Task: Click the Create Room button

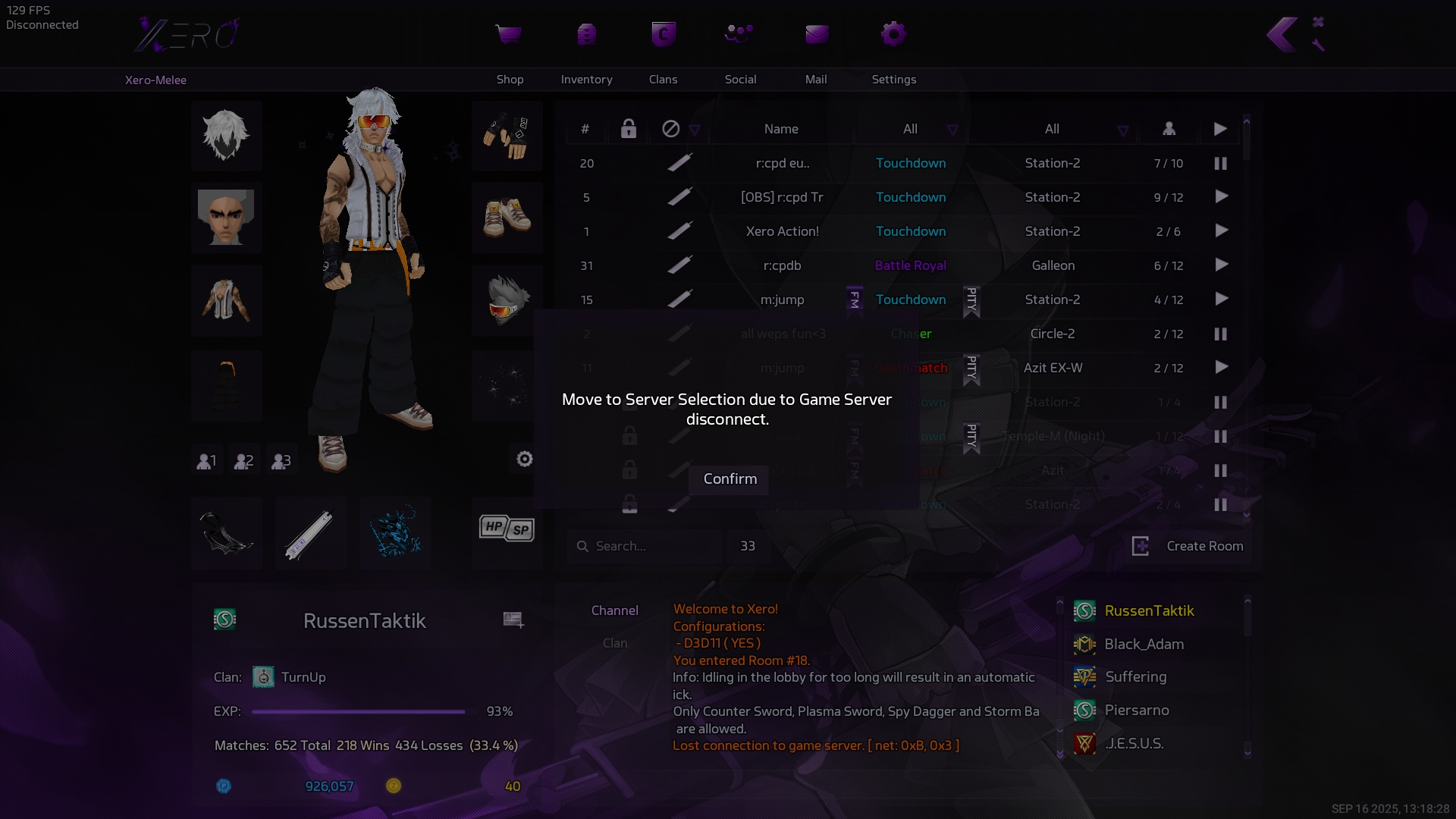Action: coord(1188,546)
